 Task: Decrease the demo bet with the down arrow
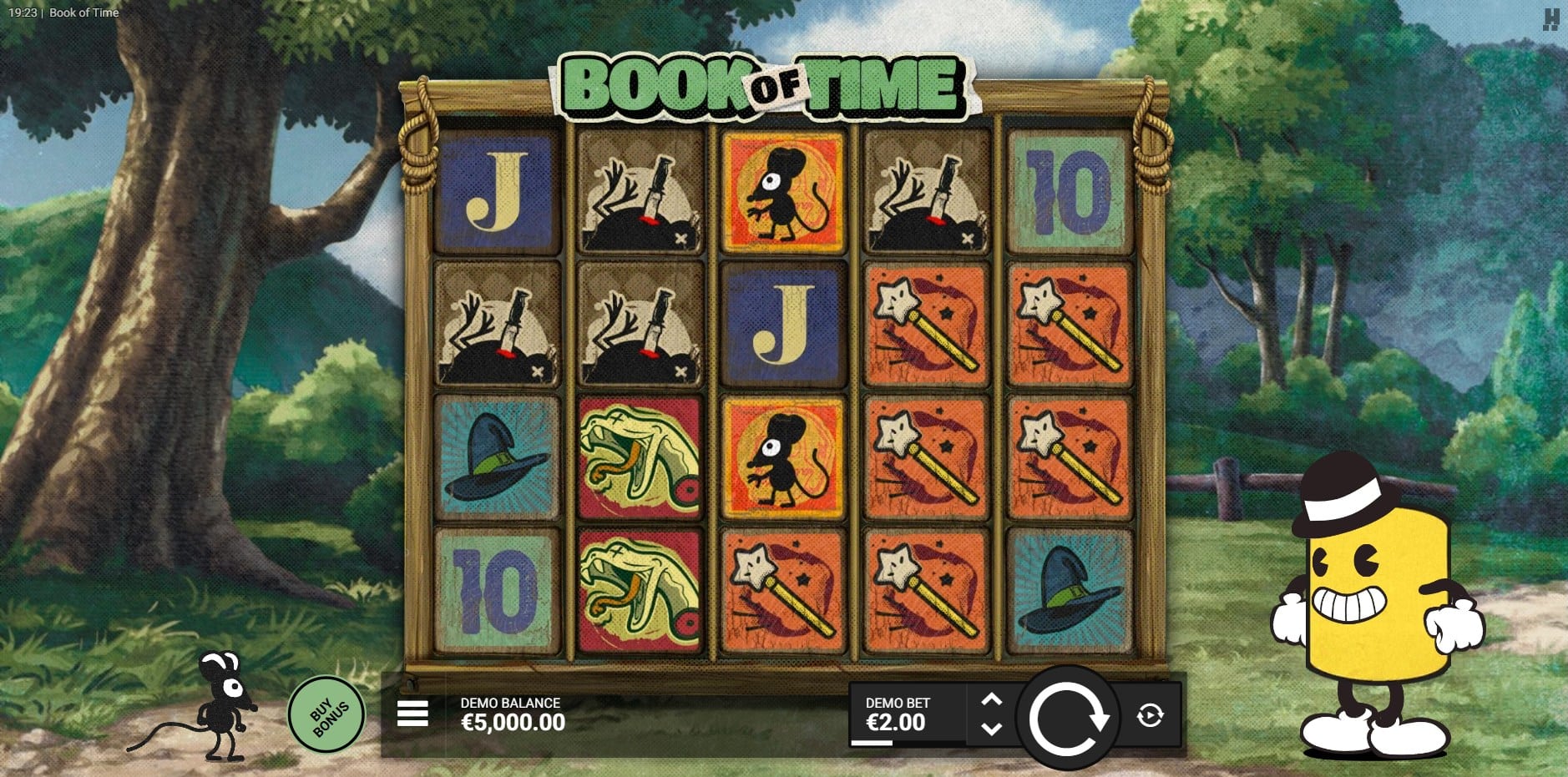991,729
